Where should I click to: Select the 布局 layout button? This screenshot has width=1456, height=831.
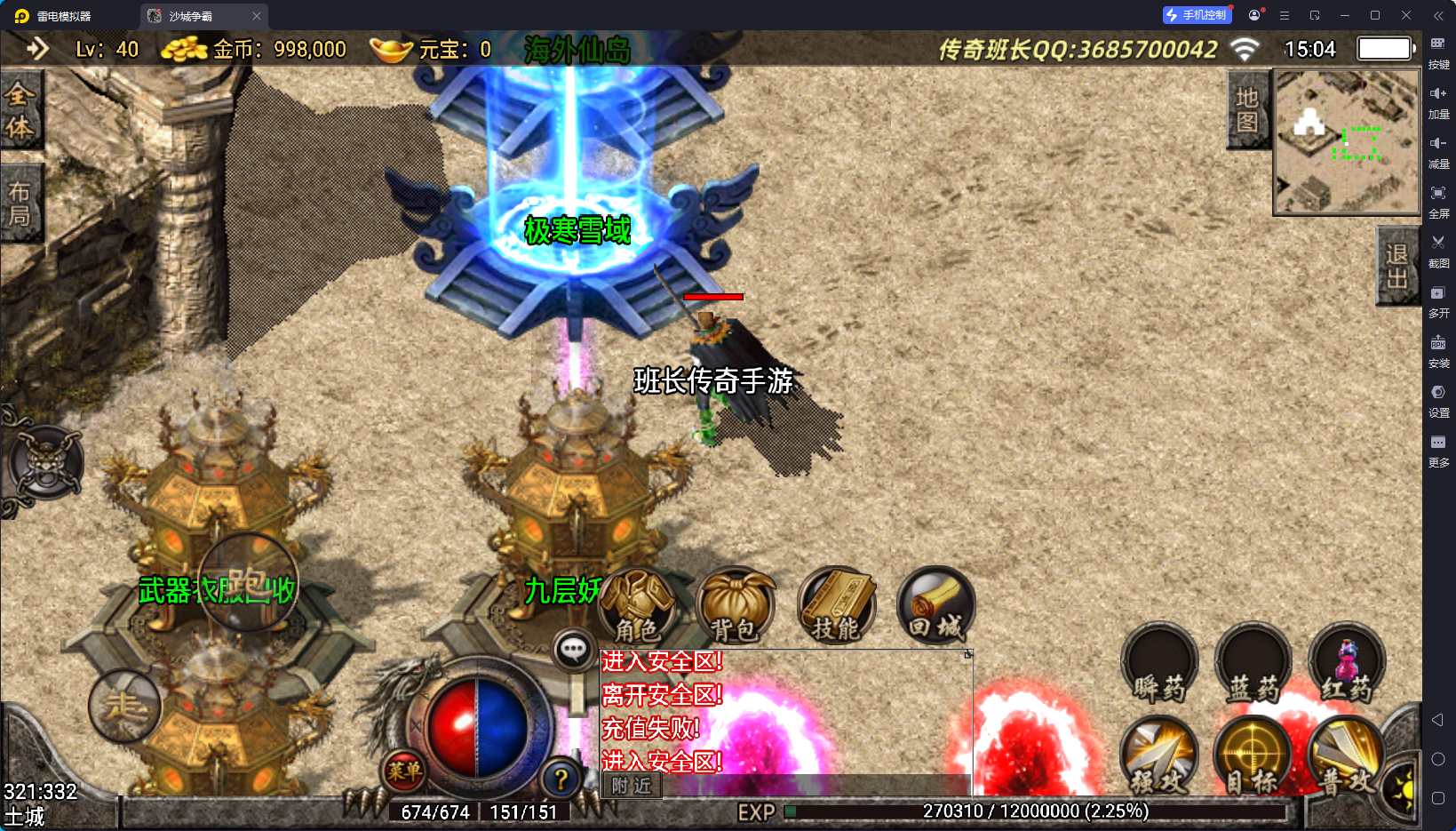pos(20,204)
